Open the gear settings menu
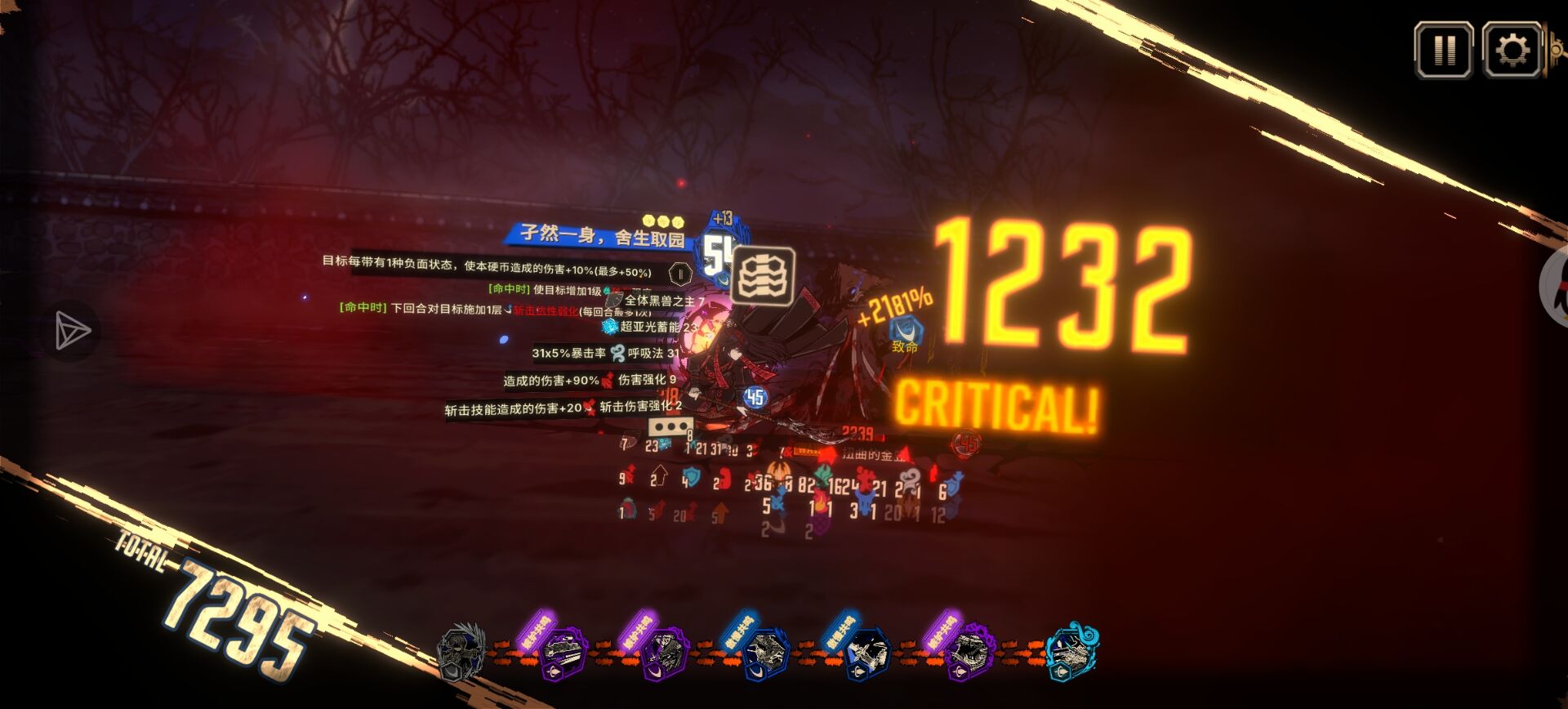The width and height of the screenshot is (1568, 709). click(x=1512, y=51)
